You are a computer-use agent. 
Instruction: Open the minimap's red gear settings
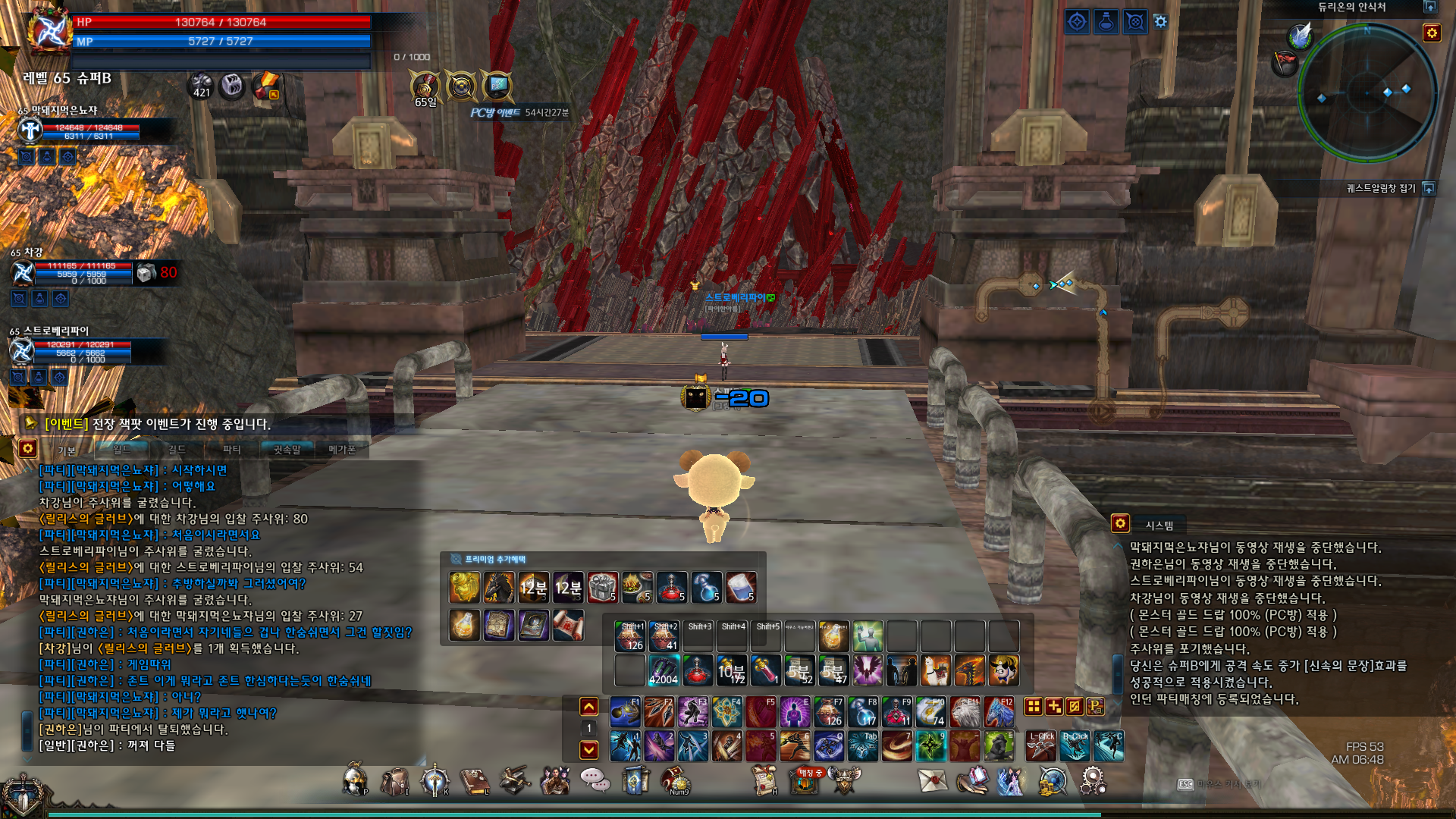pos(1432,33)
